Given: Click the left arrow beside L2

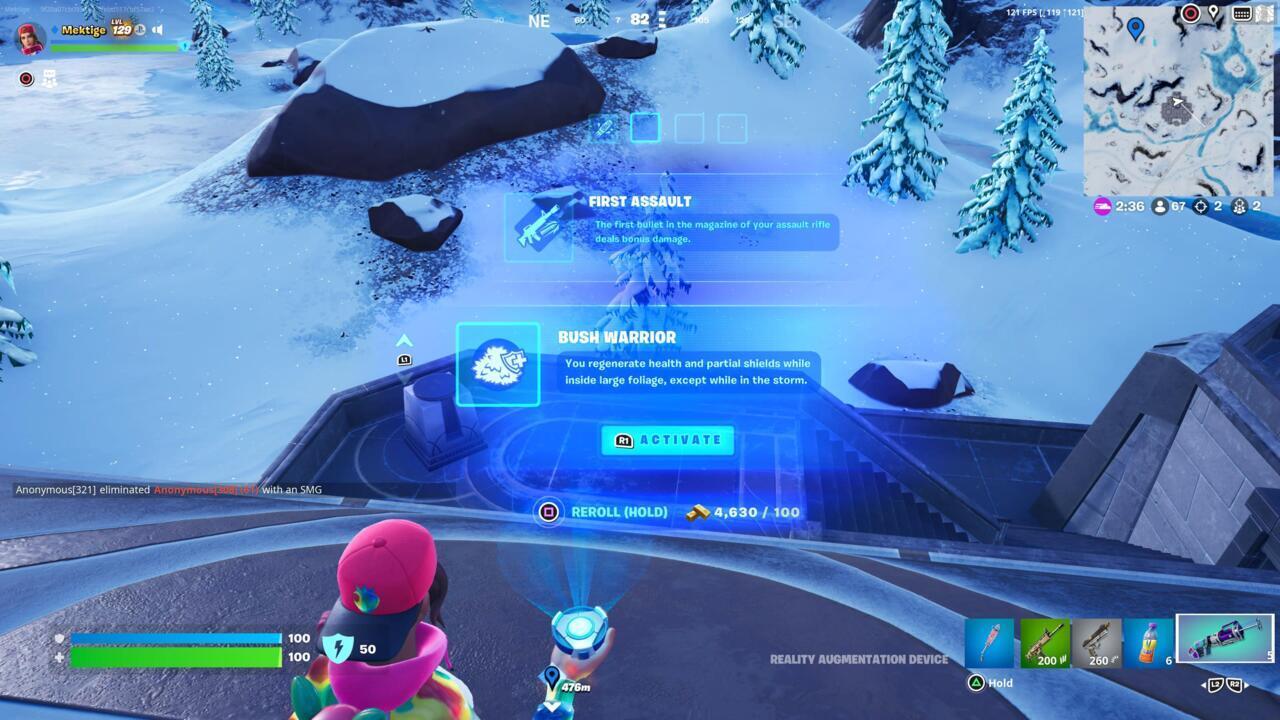Looking at the screenshot, I should pyautogui.click(x=1204, y=685).
